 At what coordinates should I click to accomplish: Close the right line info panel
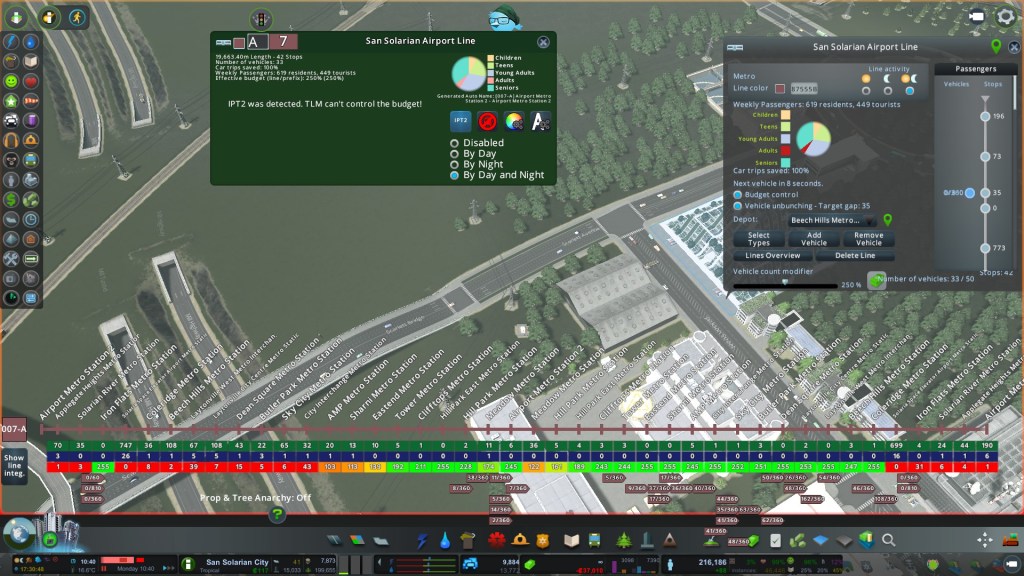(x=1014, y=46)
